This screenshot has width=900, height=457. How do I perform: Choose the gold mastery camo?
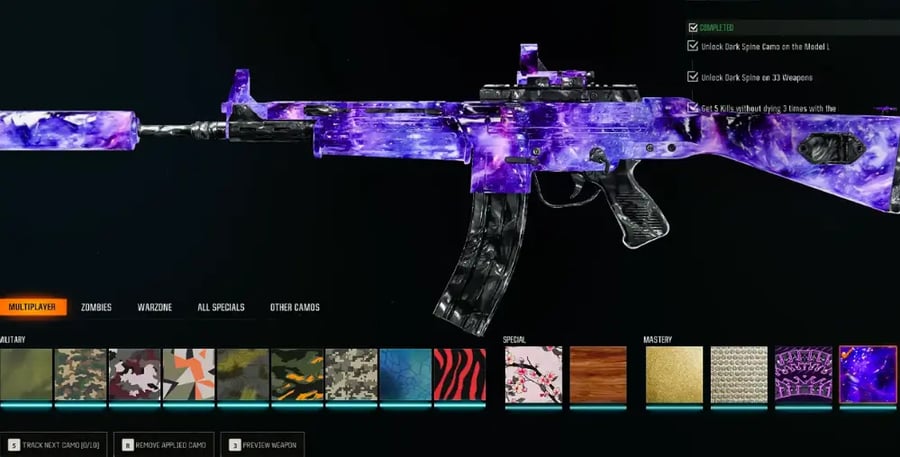point(674,375)
